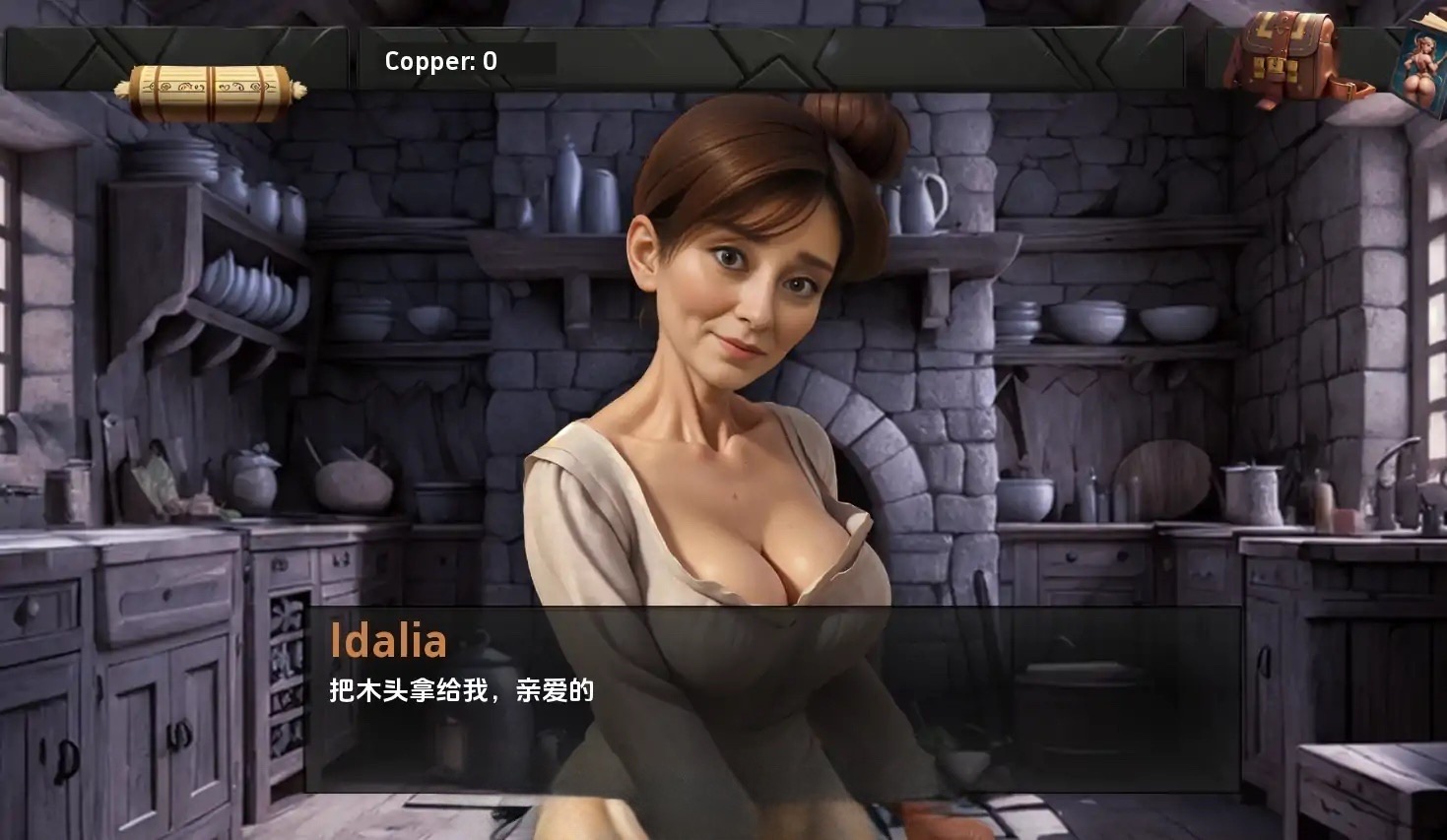Viewport: 1447px width, 840px height.
Task: Advance Idalia's dialogue text box
Action: pos(771,698)
